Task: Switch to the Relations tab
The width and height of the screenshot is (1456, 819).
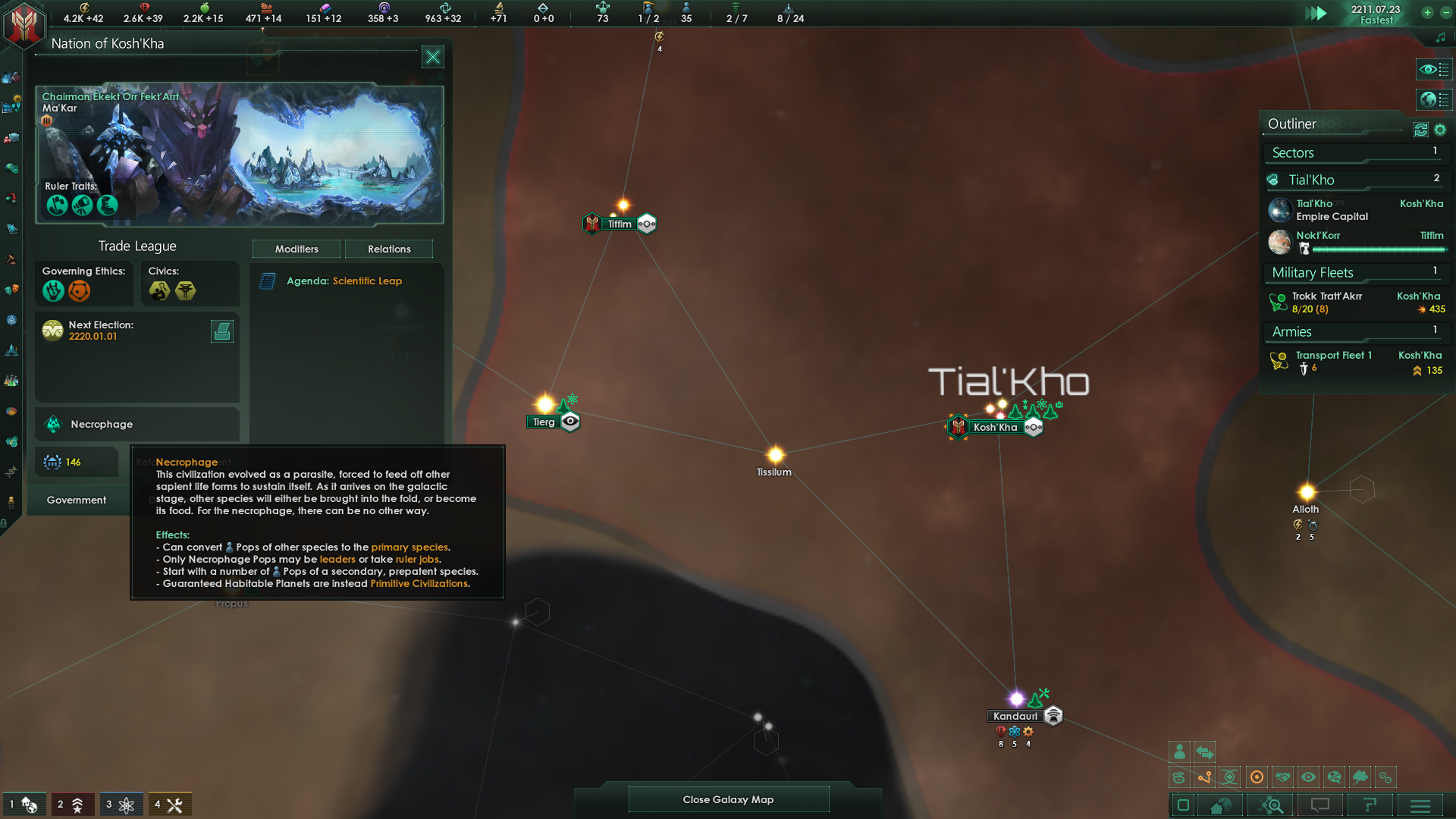Action: coord(389,249)
